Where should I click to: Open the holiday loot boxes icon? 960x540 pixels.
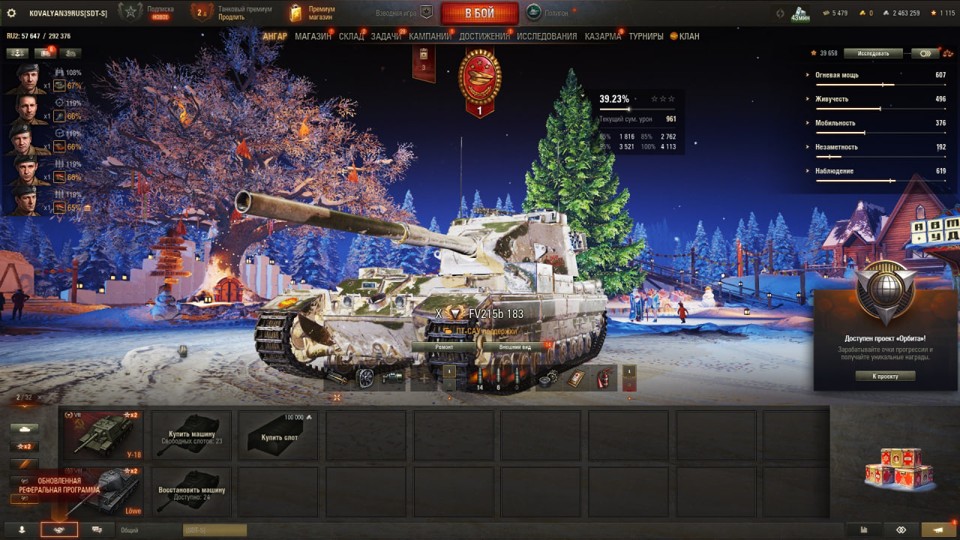897,468
